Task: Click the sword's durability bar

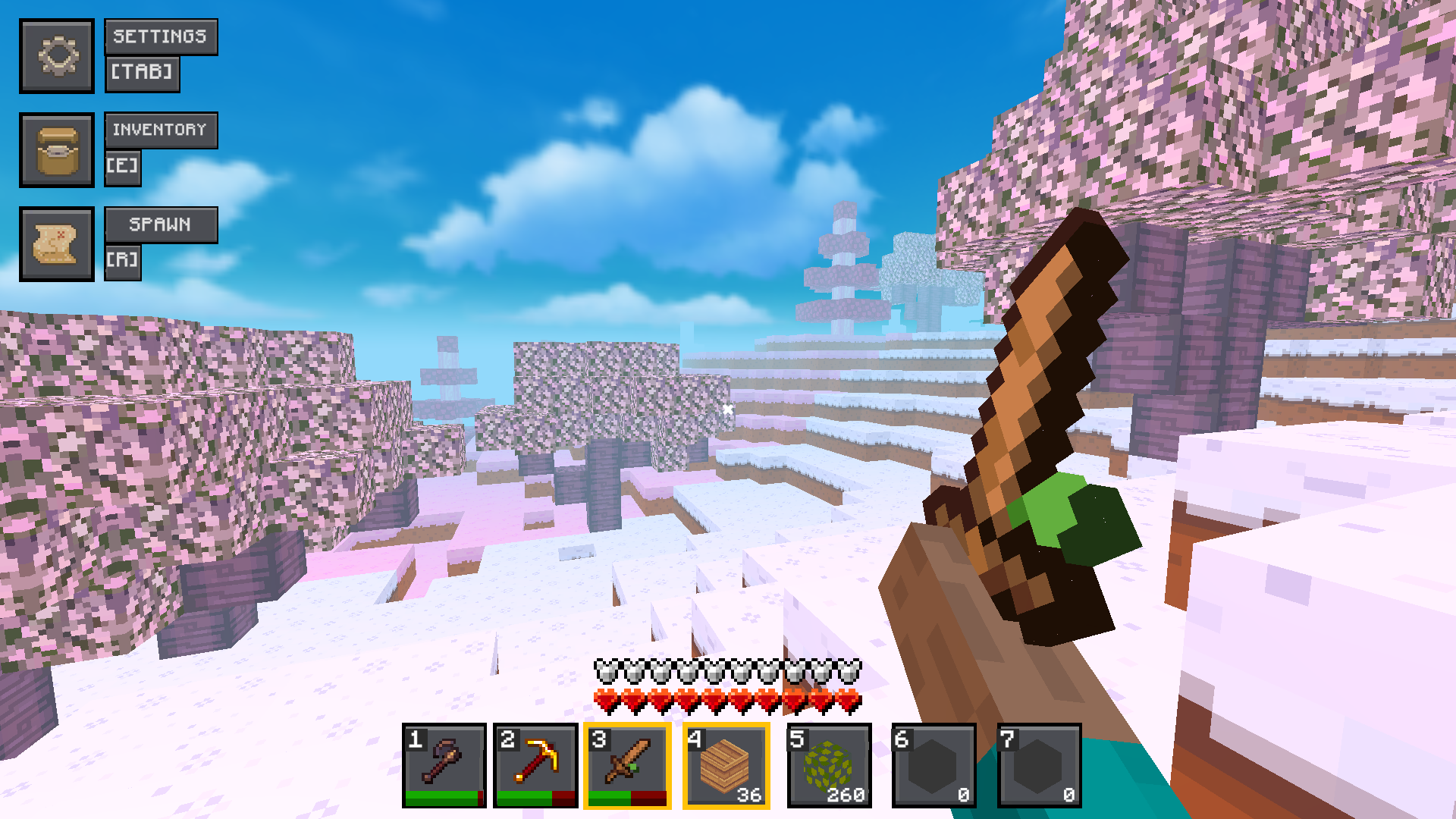Action: (628, 798)
